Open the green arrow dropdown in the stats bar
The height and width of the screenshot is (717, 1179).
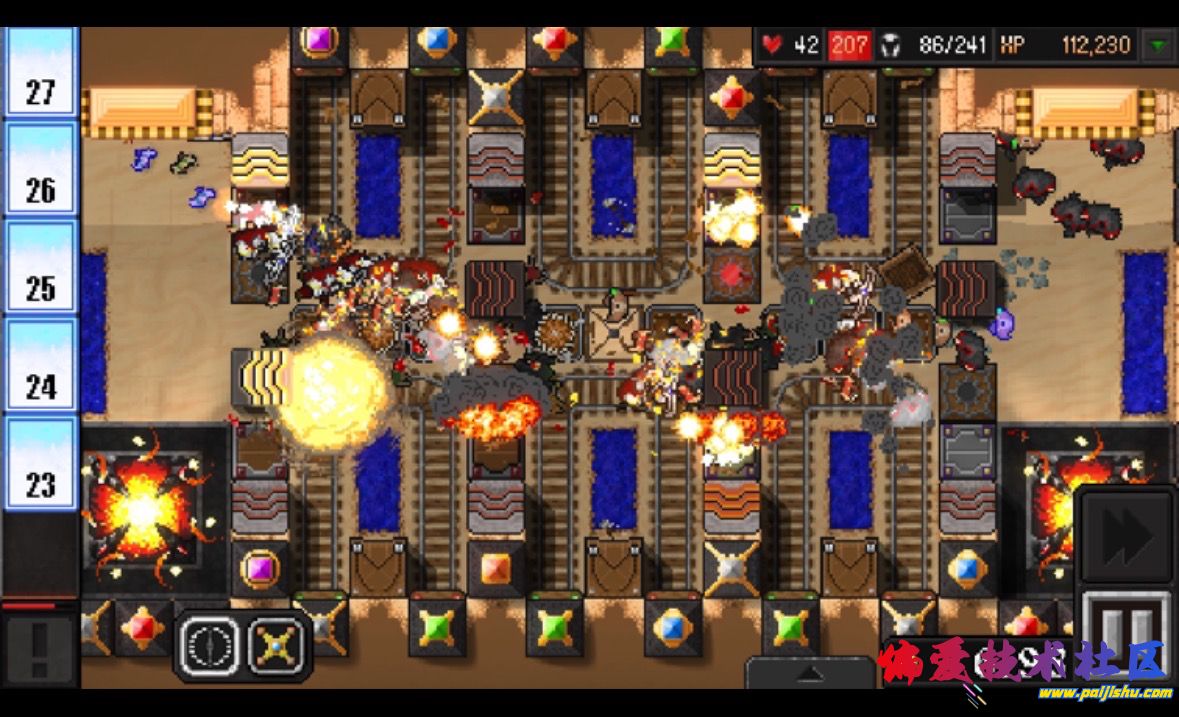tap(1159, 45)
